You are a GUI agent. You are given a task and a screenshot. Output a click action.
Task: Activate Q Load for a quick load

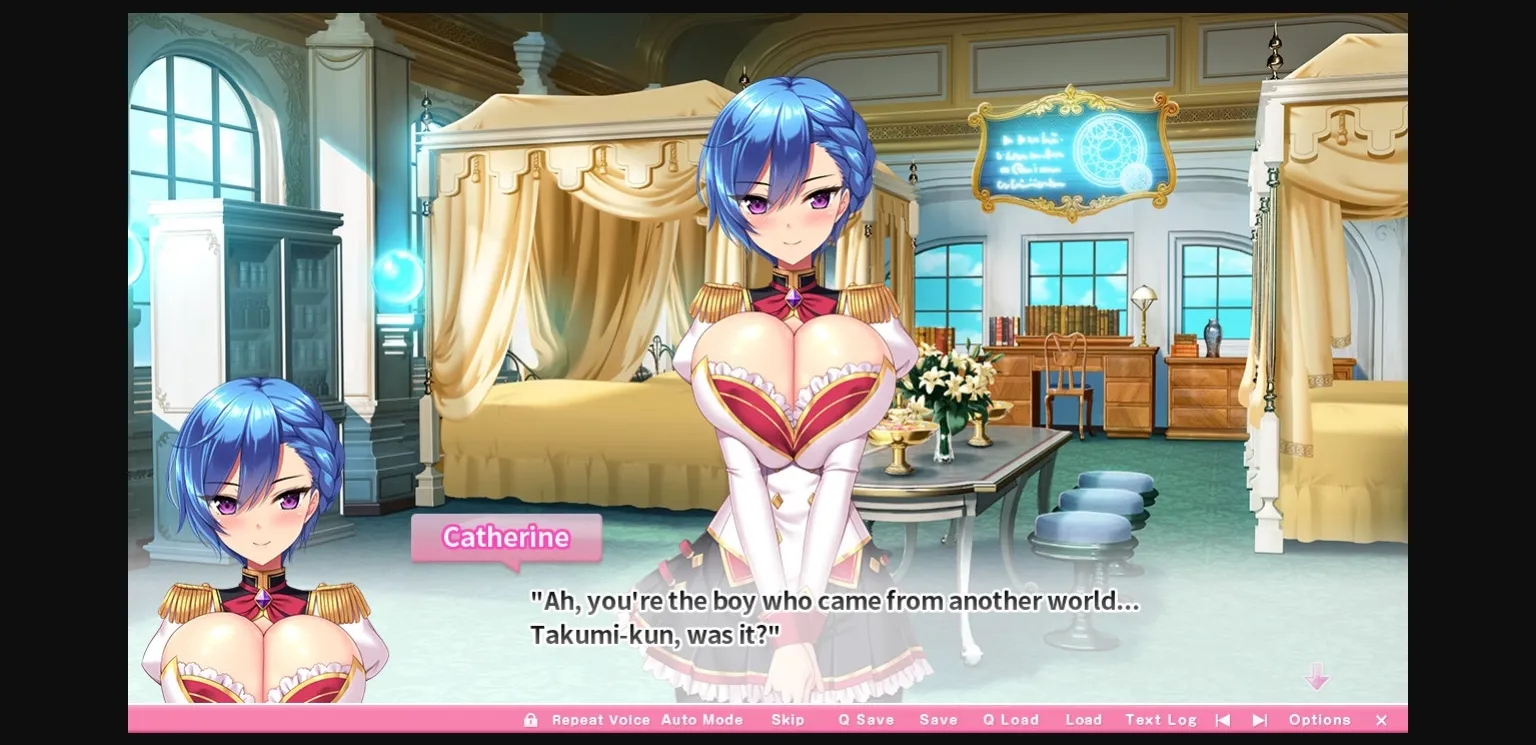point(1010,719)
